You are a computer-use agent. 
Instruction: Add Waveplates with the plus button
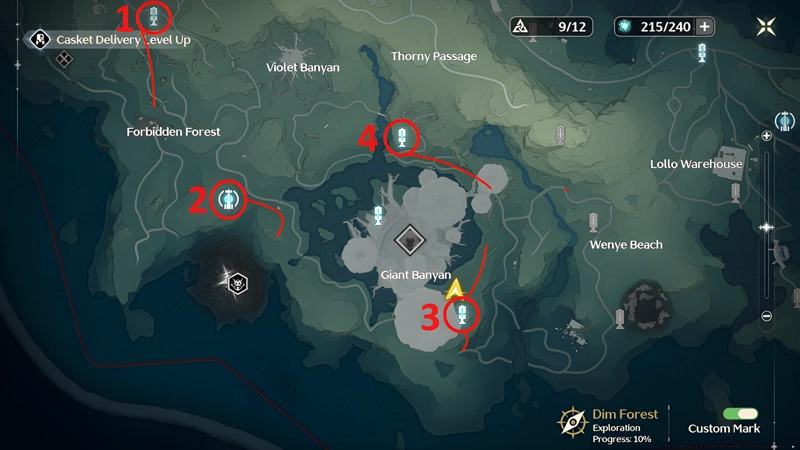coord(705,26)
